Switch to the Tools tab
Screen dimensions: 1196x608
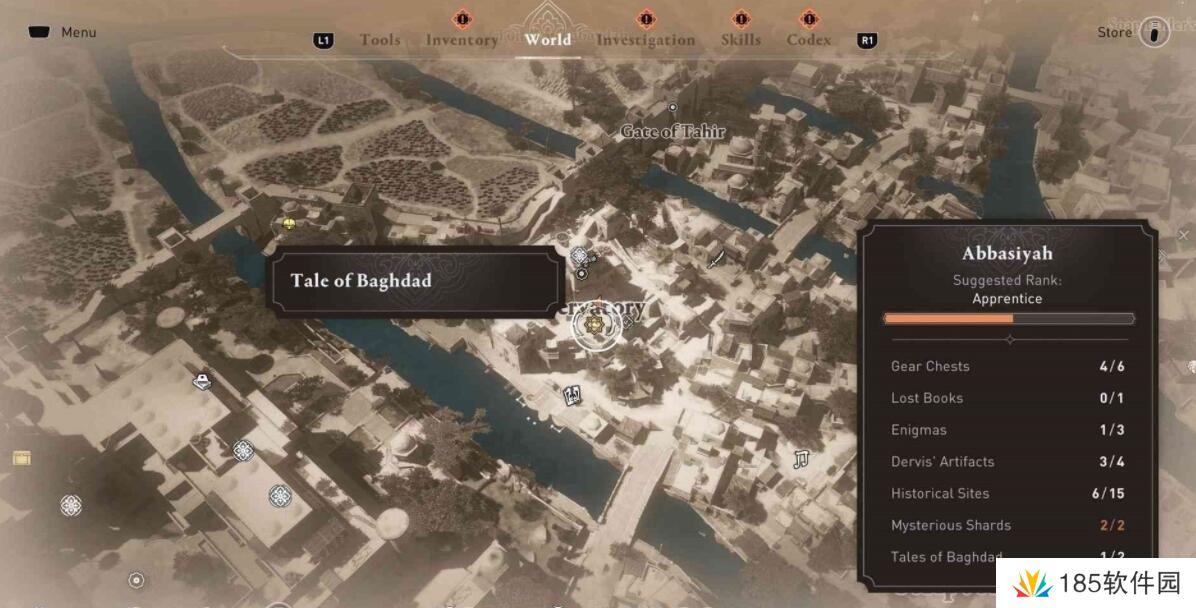tap(379, 40)
